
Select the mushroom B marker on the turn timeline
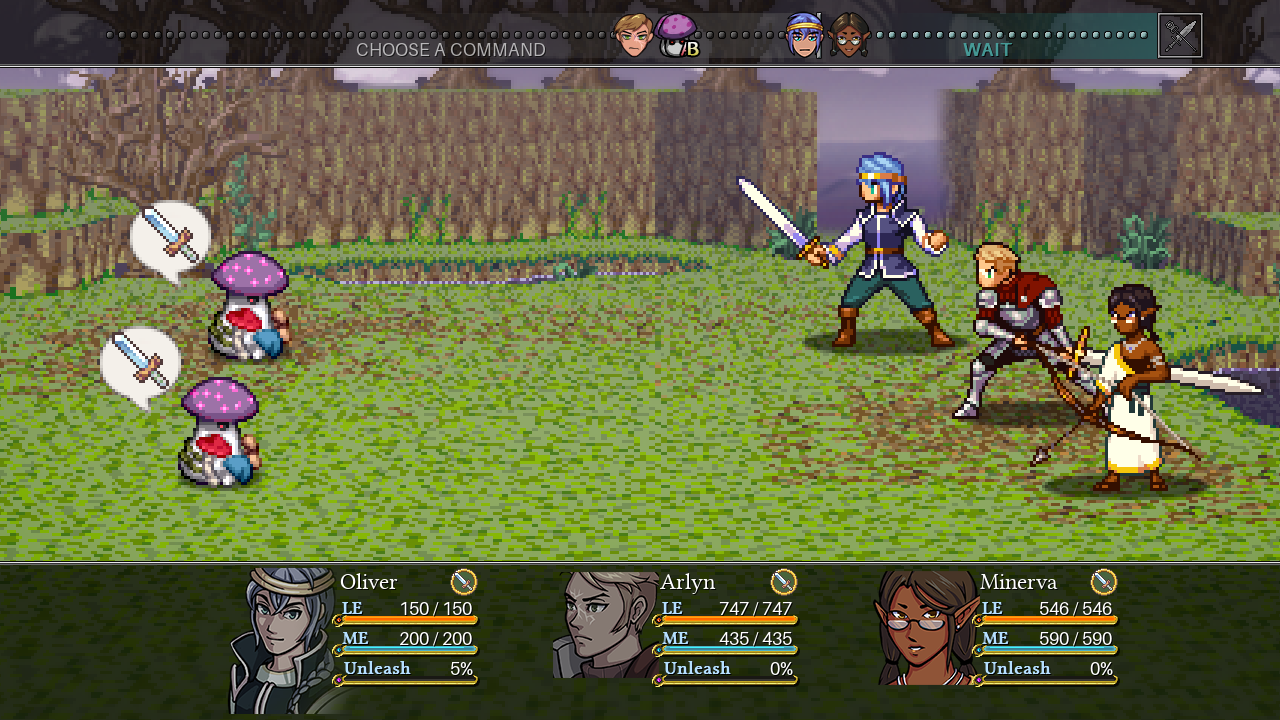click(x=677, y=36)
